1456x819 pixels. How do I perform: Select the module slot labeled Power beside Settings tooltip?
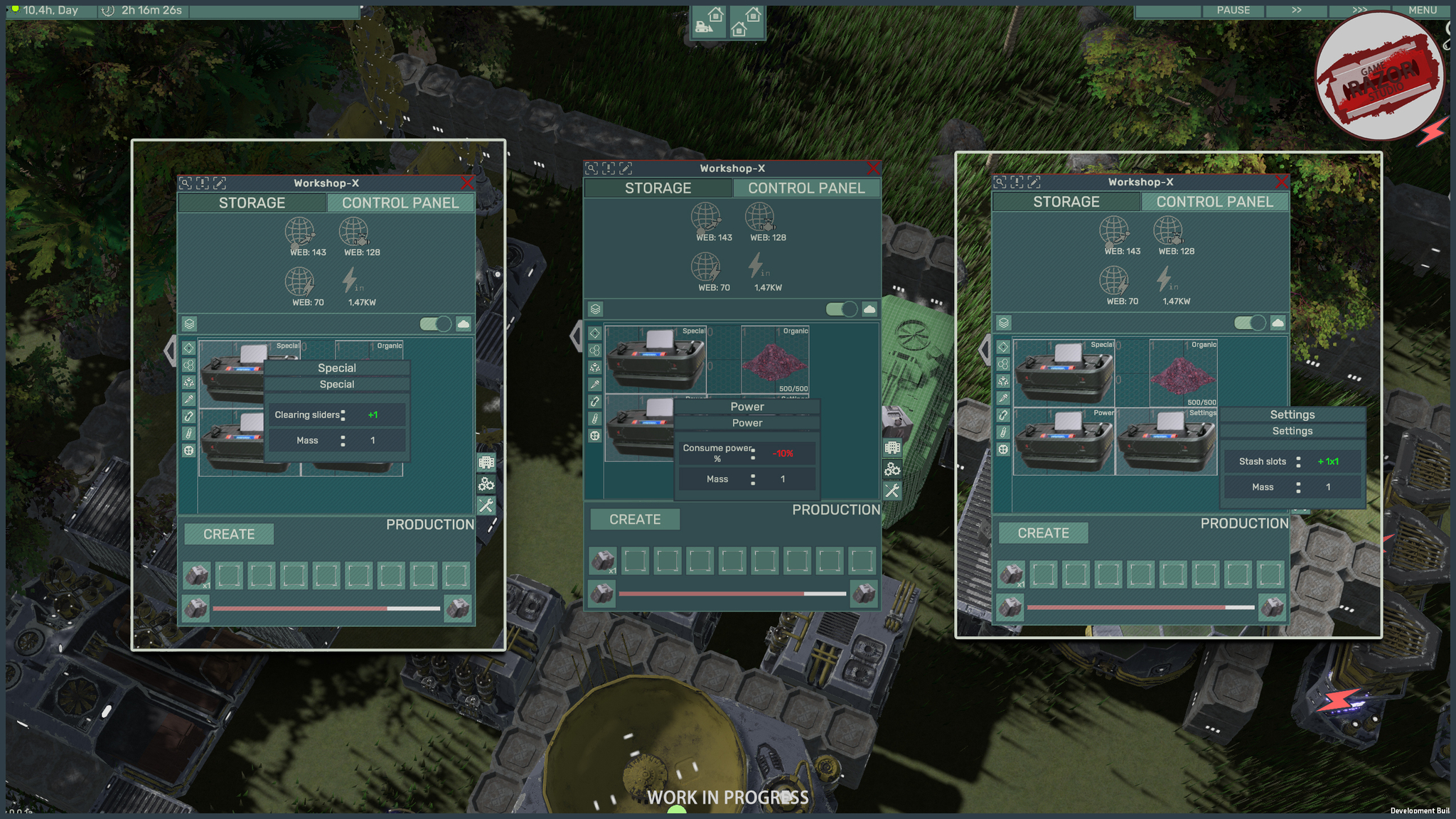coord(1064,441)
